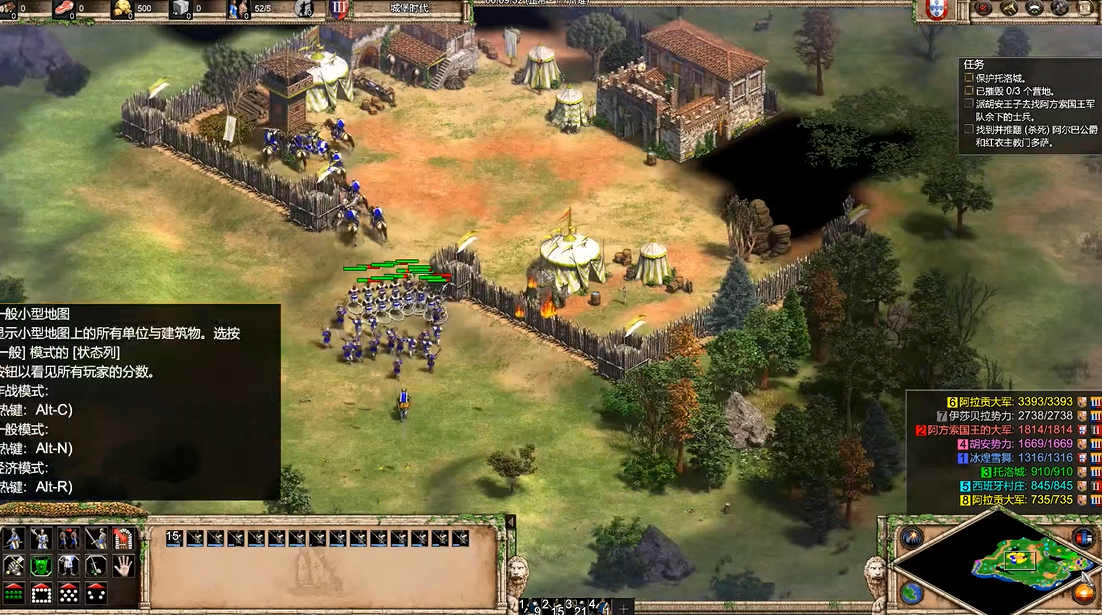
Task: Choose the two-soldier stance icon with red flag
Action: point(68,539)
